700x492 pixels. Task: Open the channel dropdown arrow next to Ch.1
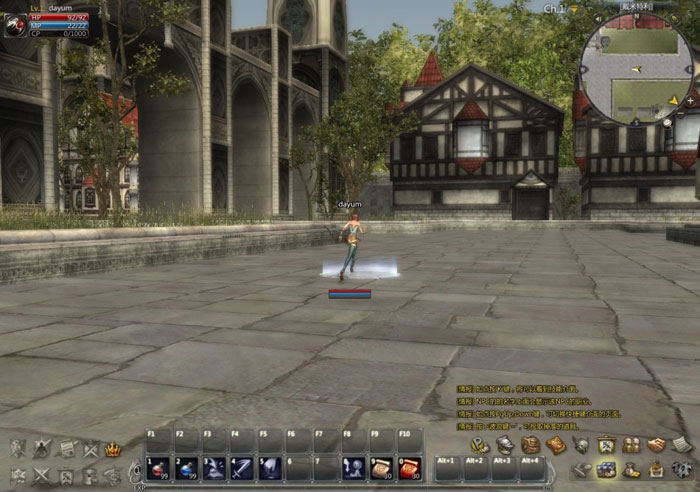(x=576, y=8)
